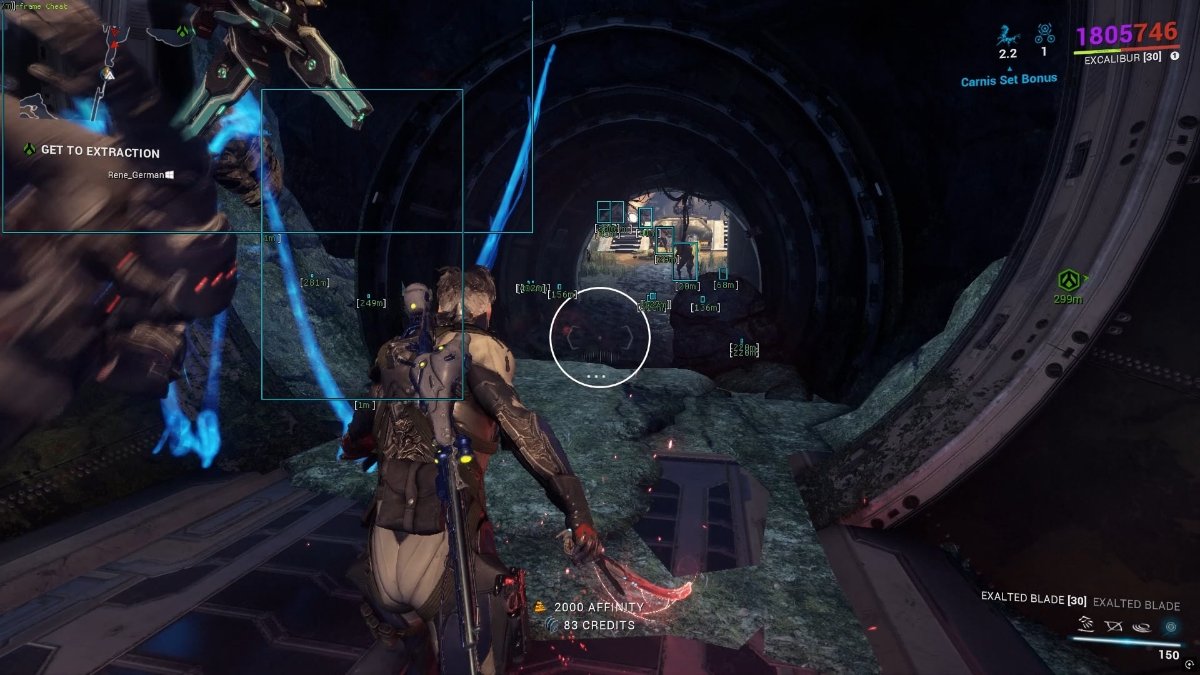Activate the swirling disc third ability icon
1200x675 pixels.
tap(1141, 627)
